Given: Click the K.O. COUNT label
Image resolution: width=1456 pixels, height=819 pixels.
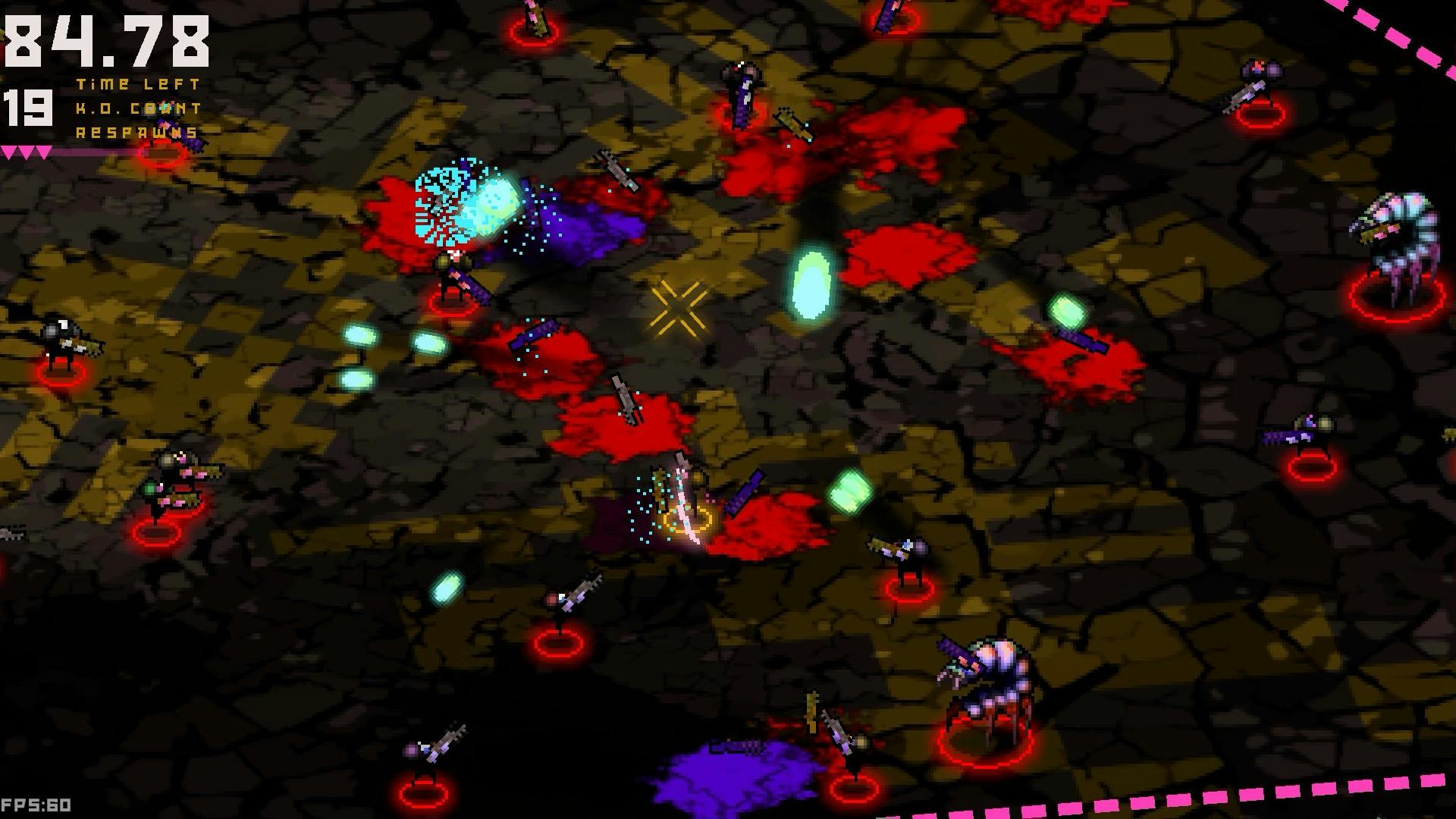Looking at the screenshot, I should pyautogui.click(x=136, y=109).
